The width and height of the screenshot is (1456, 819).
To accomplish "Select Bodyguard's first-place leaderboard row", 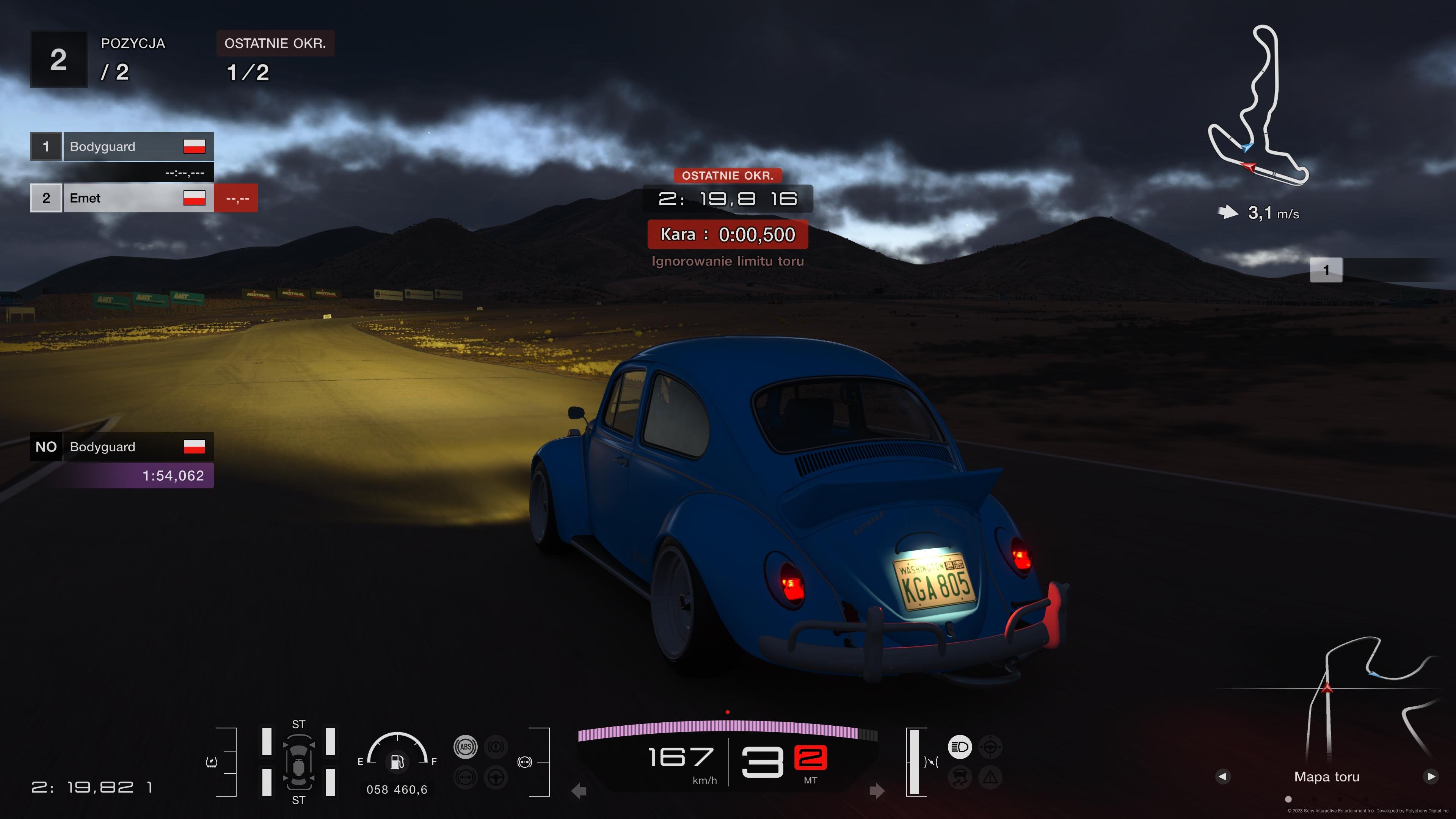I will click(x=121, y=146).
